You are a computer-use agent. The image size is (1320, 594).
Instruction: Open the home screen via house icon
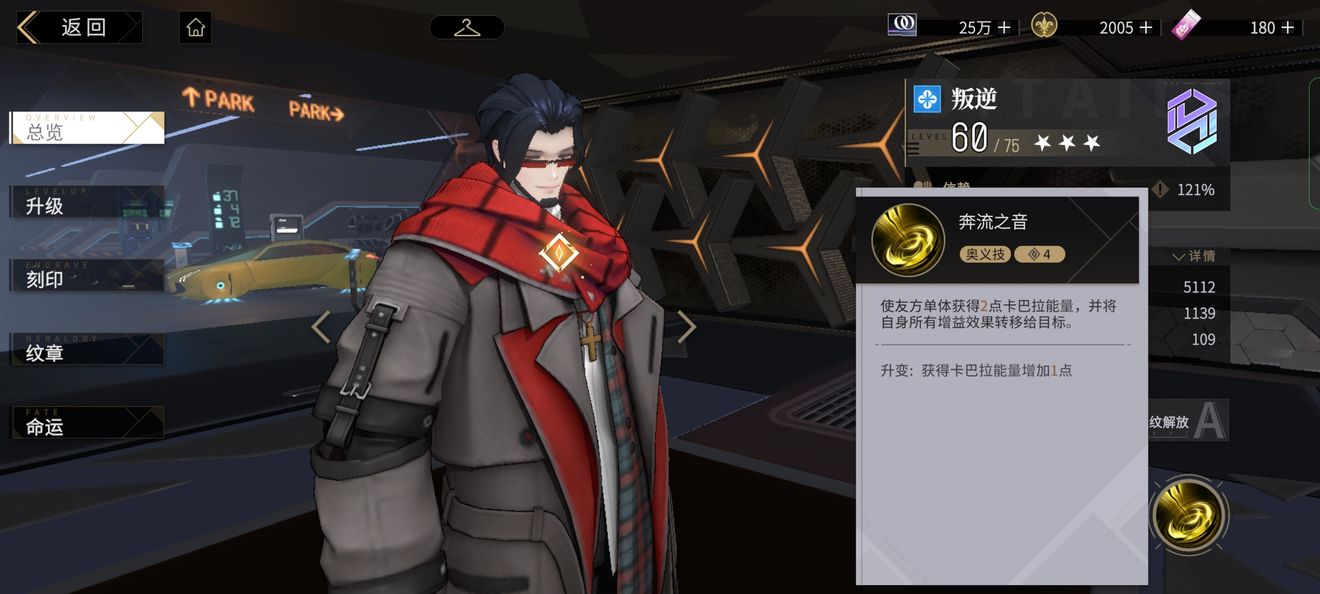(196, 28)
